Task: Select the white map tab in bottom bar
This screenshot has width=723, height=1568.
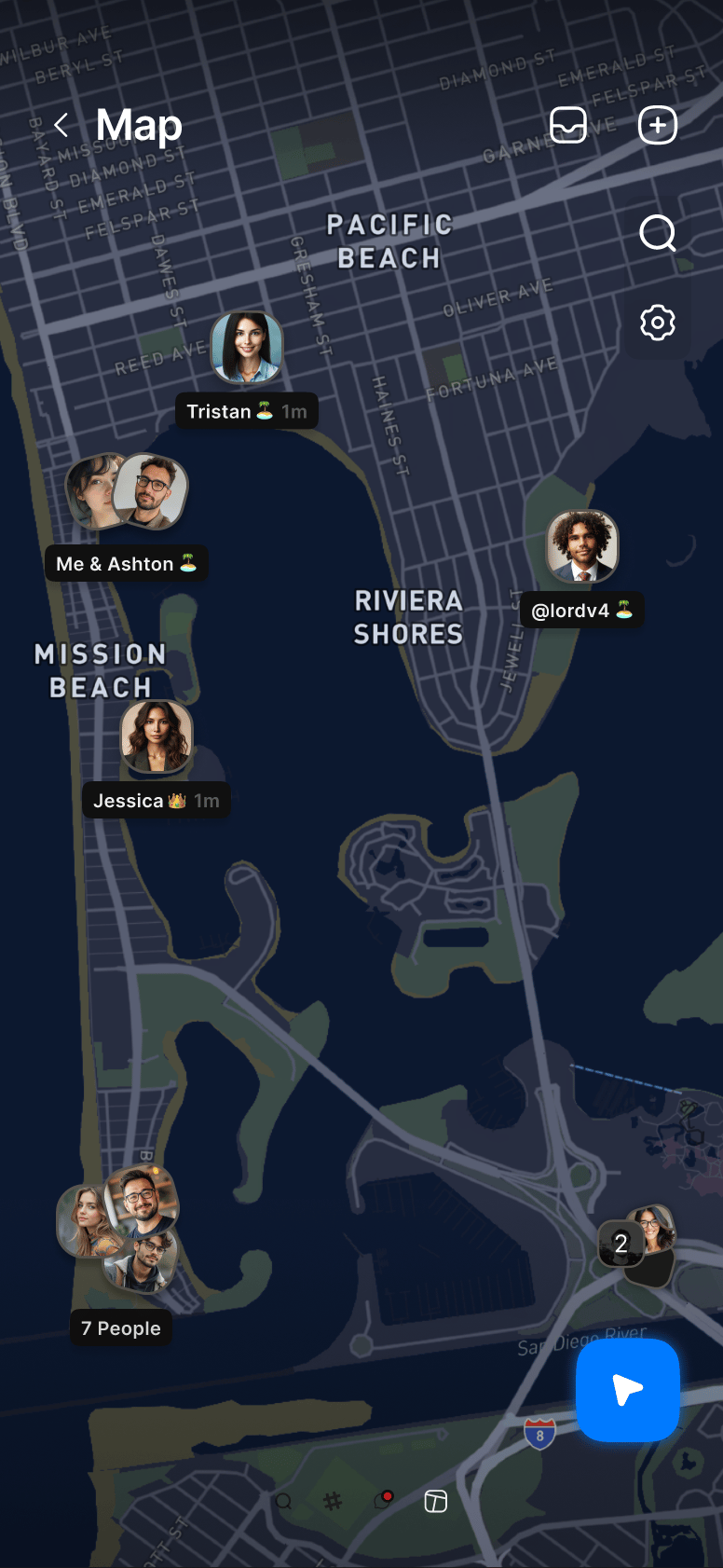Action: pos(436,1501)
